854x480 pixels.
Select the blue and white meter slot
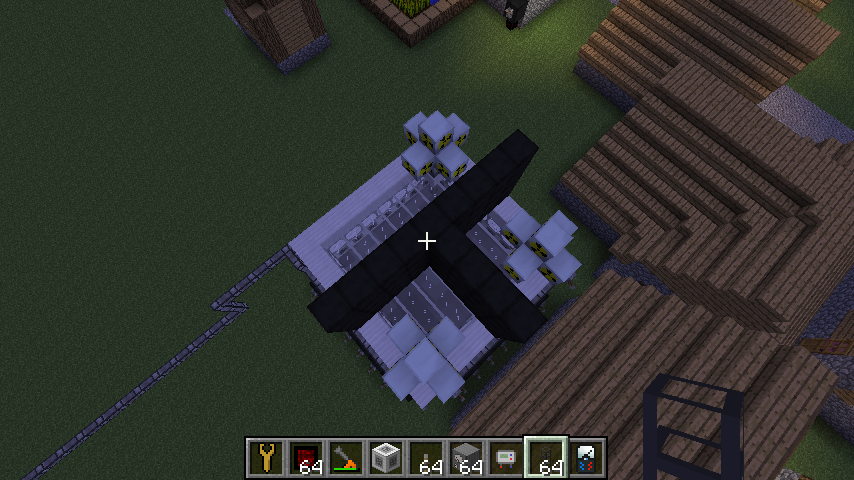pyautogui.click(x=587, y=458)
